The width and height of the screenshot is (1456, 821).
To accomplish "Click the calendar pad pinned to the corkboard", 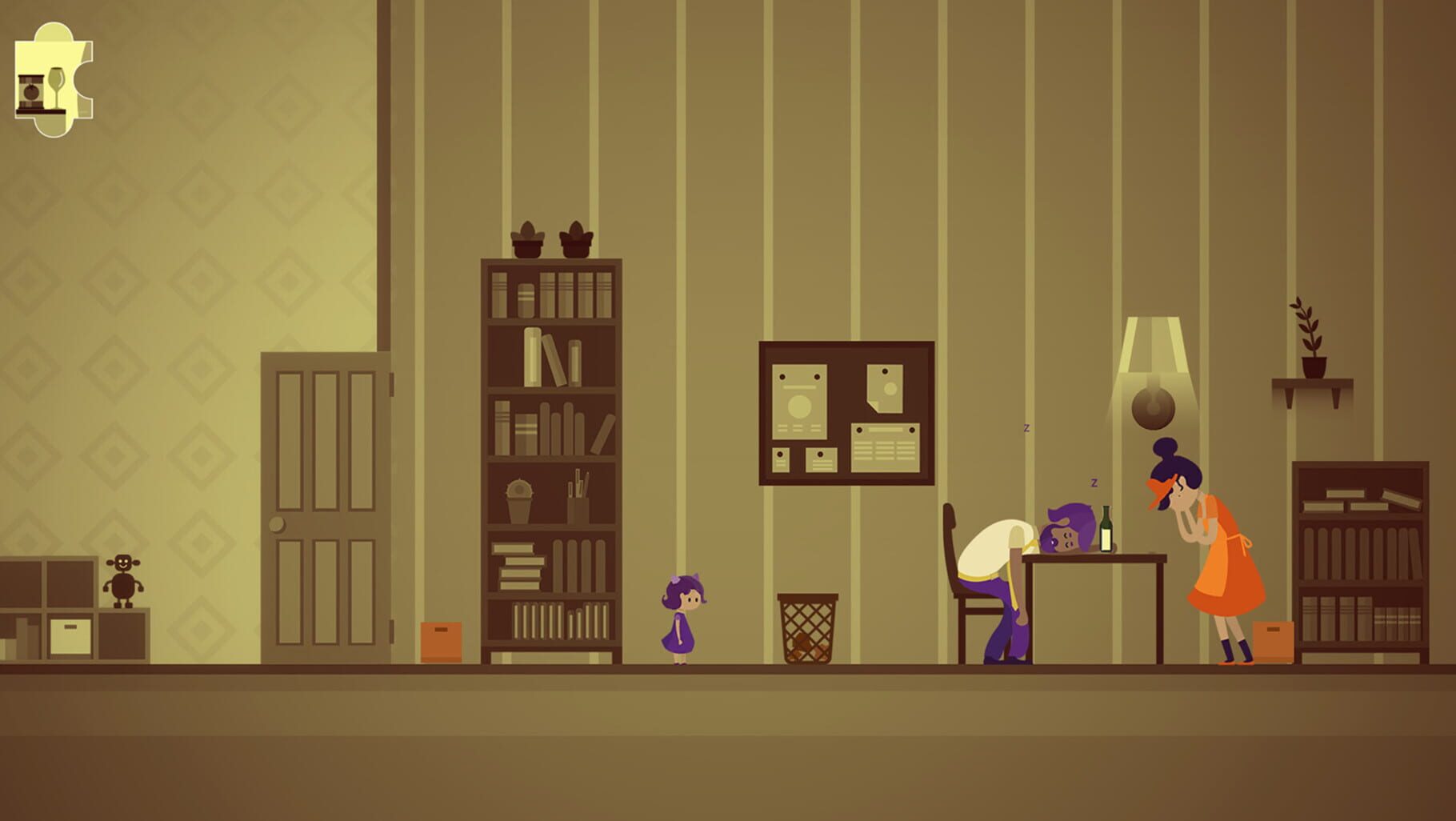I will (x=886, y=448).
